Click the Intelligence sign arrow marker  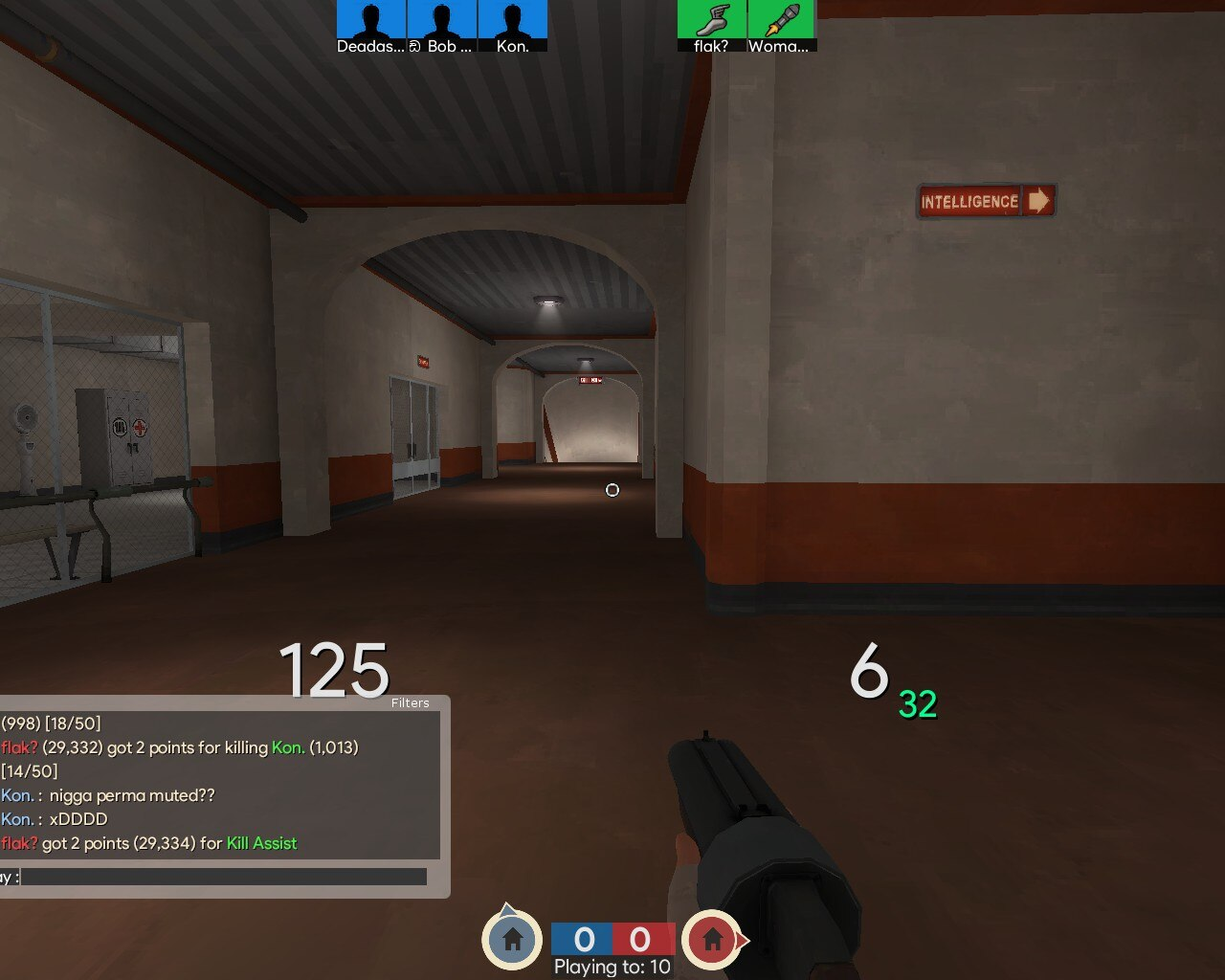(x=1038, y=202)
